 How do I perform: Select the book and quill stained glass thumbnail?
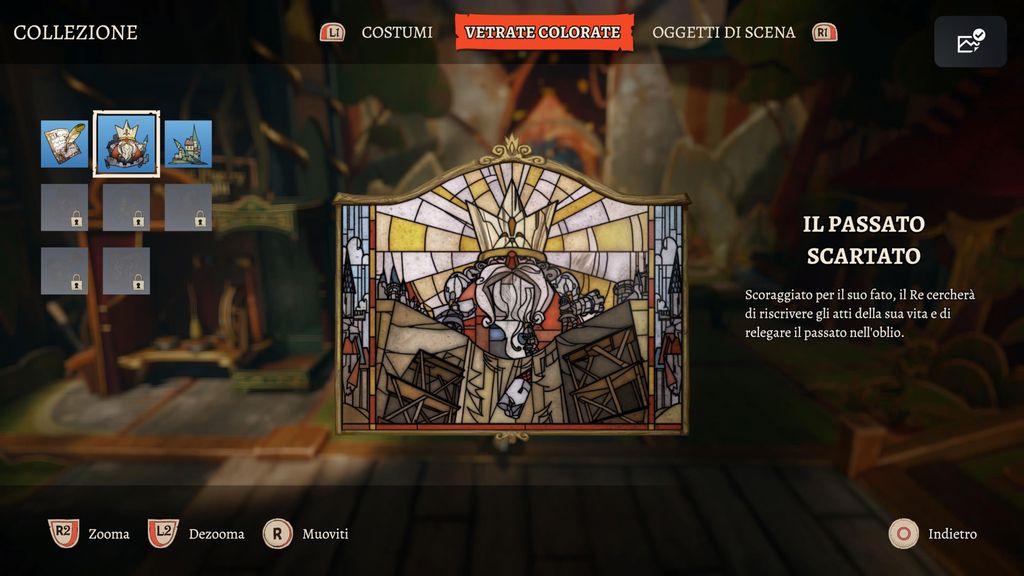point(65,144)
